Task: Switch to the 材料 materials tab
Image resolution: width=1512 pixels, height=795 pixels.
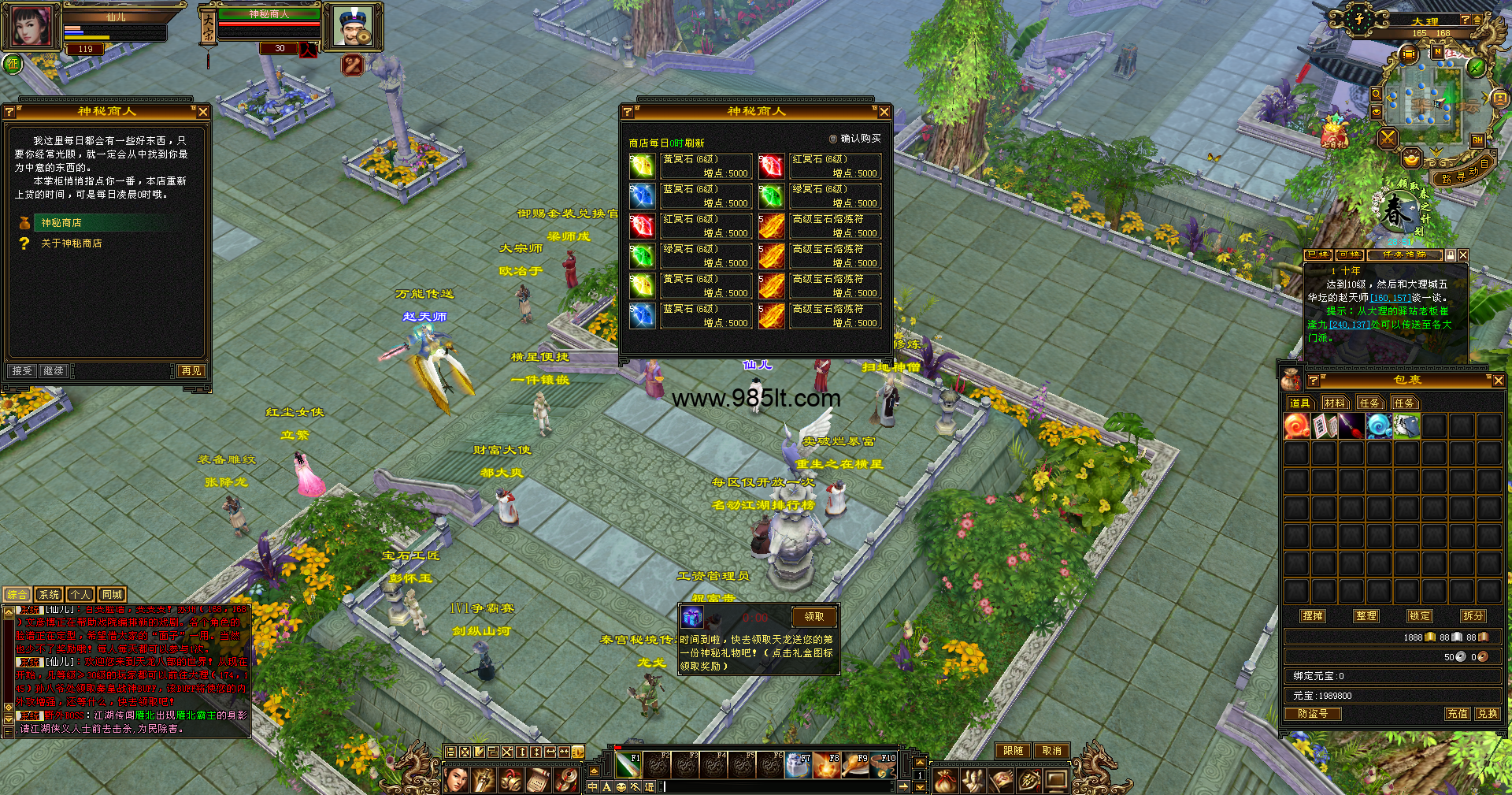Action: coord(1334,403)
